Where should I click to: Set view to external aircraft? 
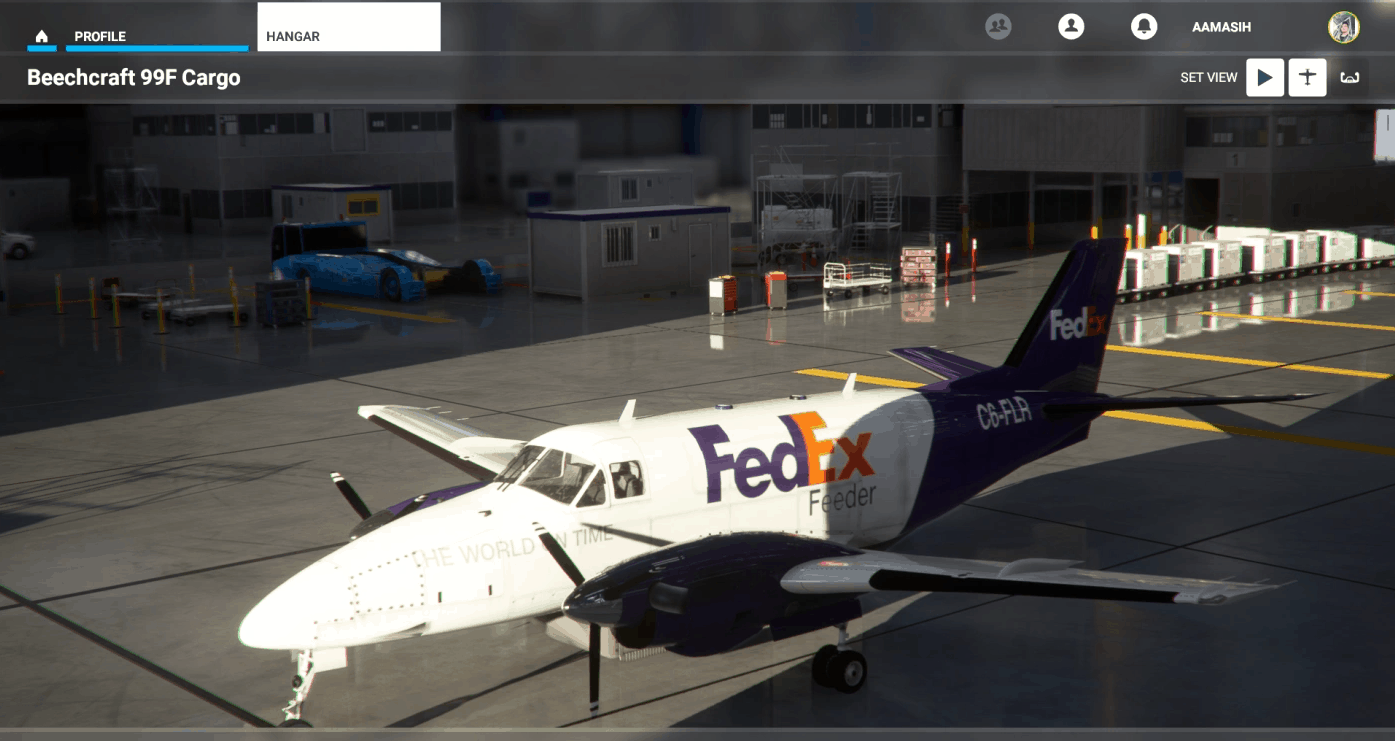point(1307,77)
